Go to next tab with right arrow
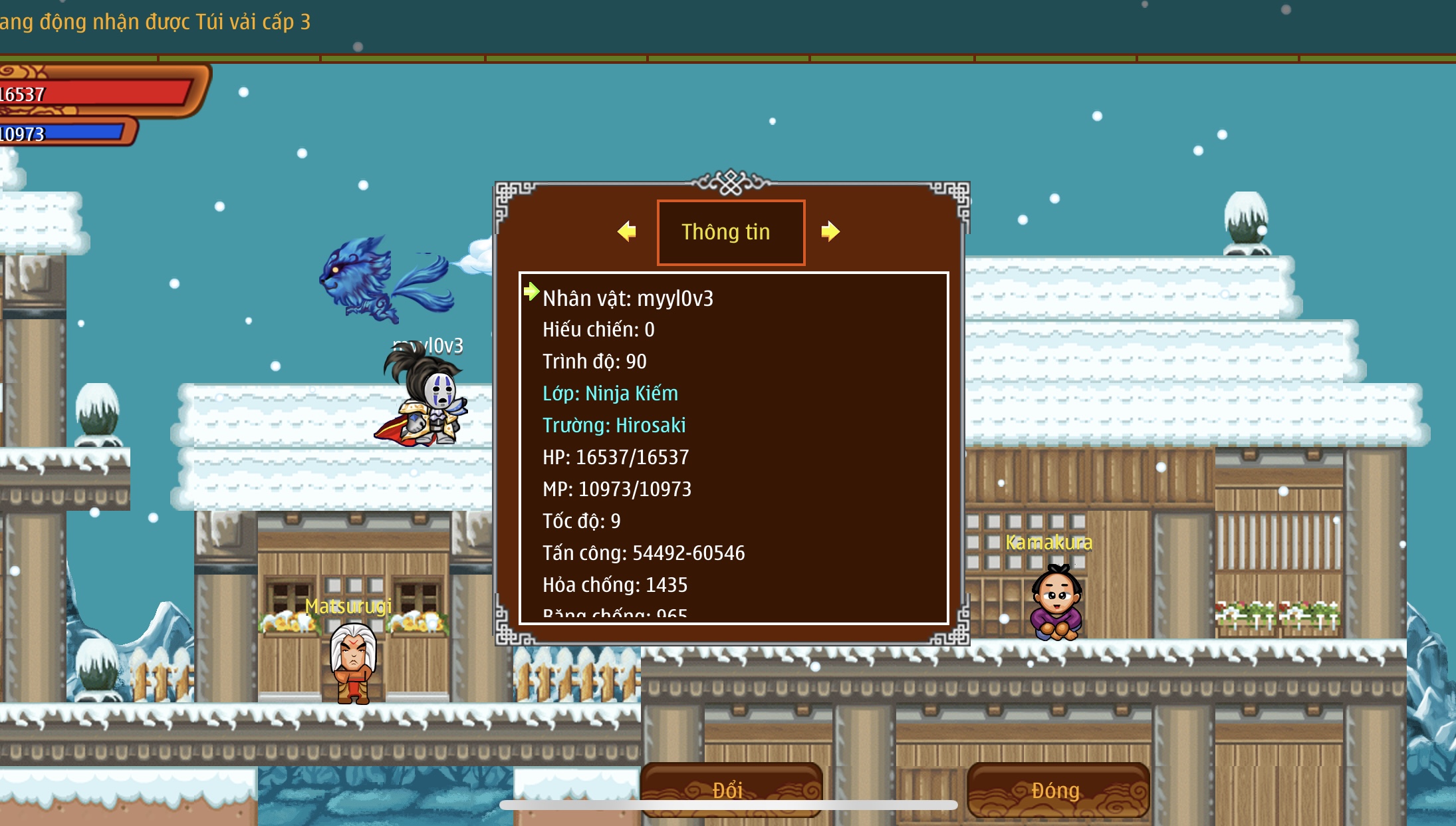 [830, 231]
